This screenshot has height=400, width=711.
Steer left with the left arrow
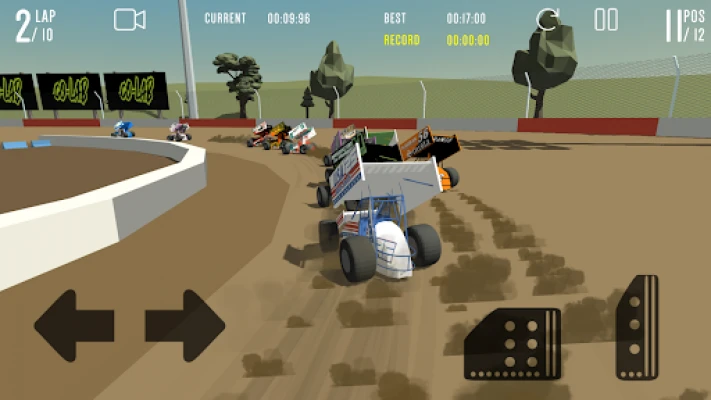(74, 325)
